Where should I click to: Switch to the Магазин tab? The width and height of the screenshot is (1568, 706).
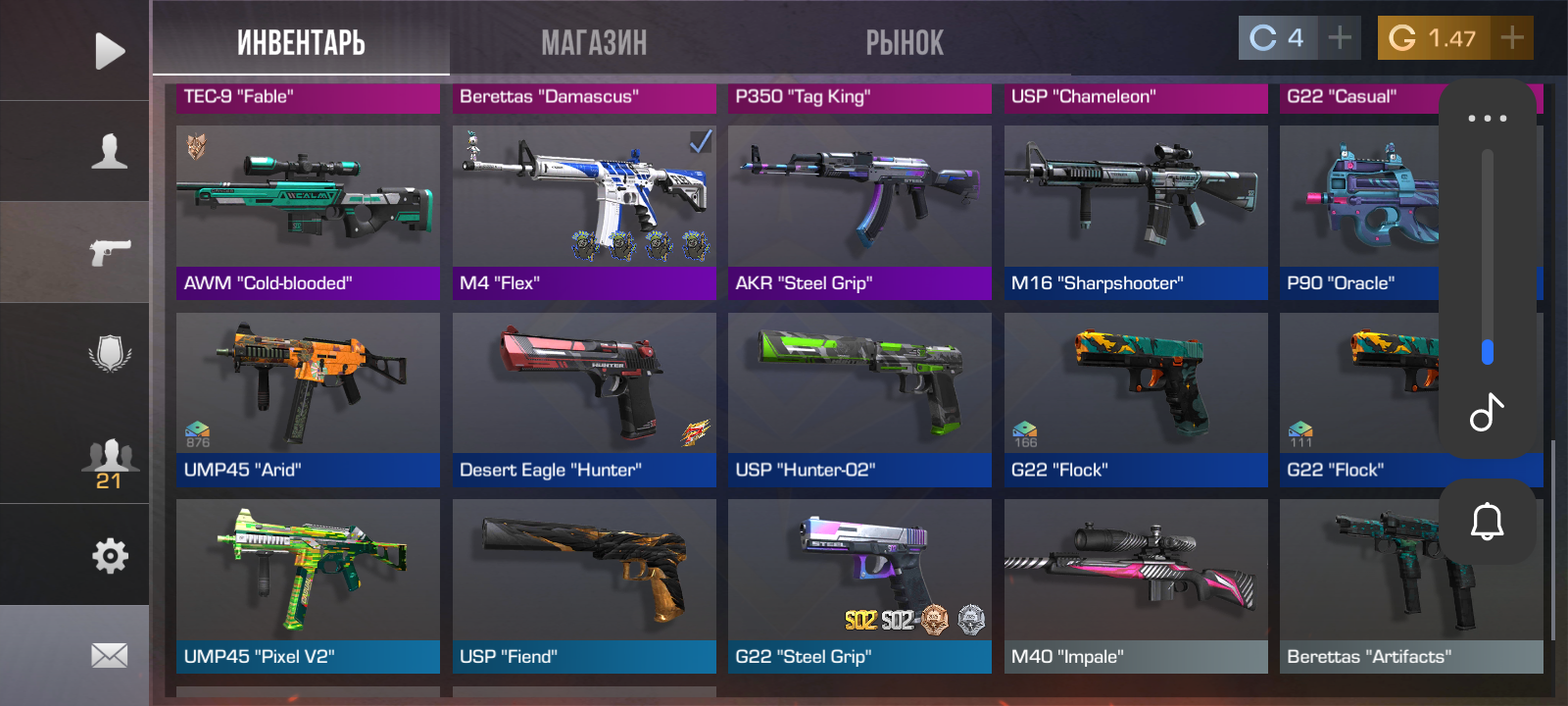tap(594, 43)
